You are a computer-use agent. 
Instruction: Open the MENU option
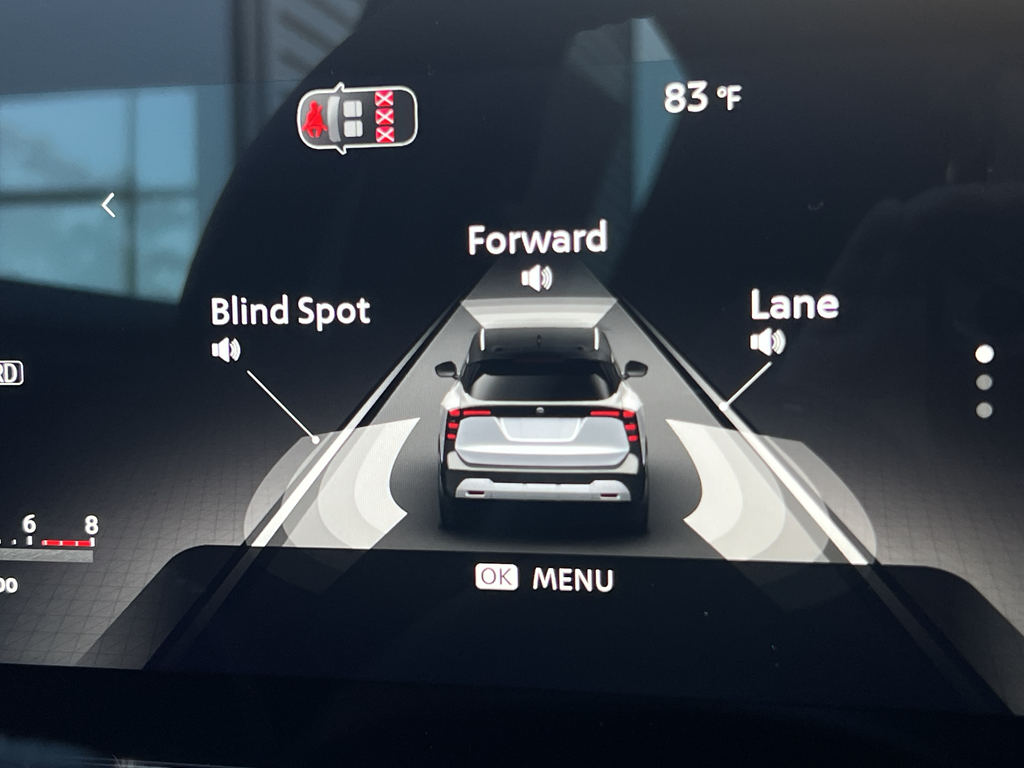point(572,579)
